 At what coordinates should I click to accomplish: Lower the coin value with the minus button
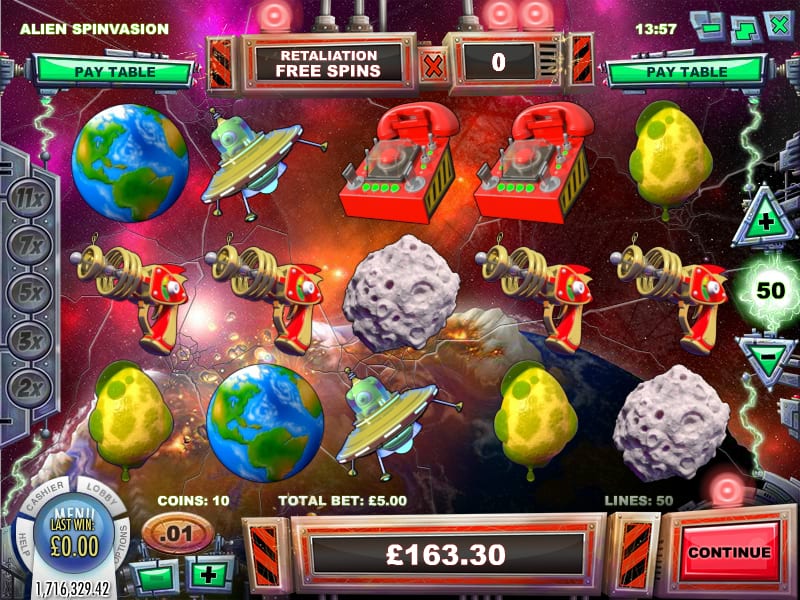156,577
